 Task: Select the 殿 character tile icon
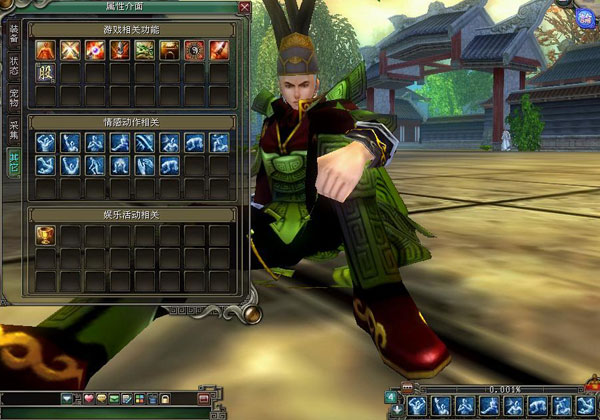pos(44,72)
